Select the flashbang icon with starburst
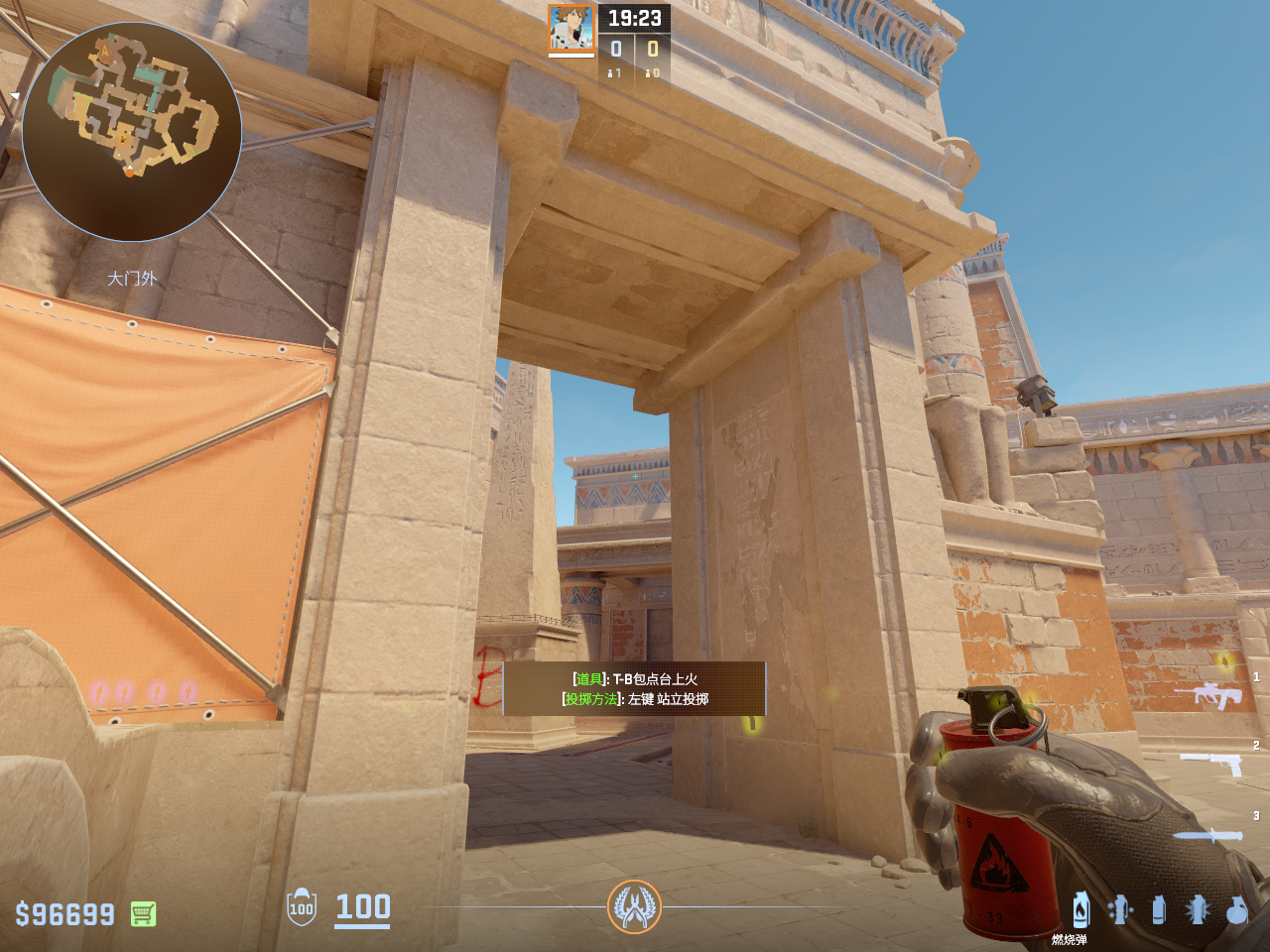Viewport: 1270px width, 952px height. [x=1198, y=909]
